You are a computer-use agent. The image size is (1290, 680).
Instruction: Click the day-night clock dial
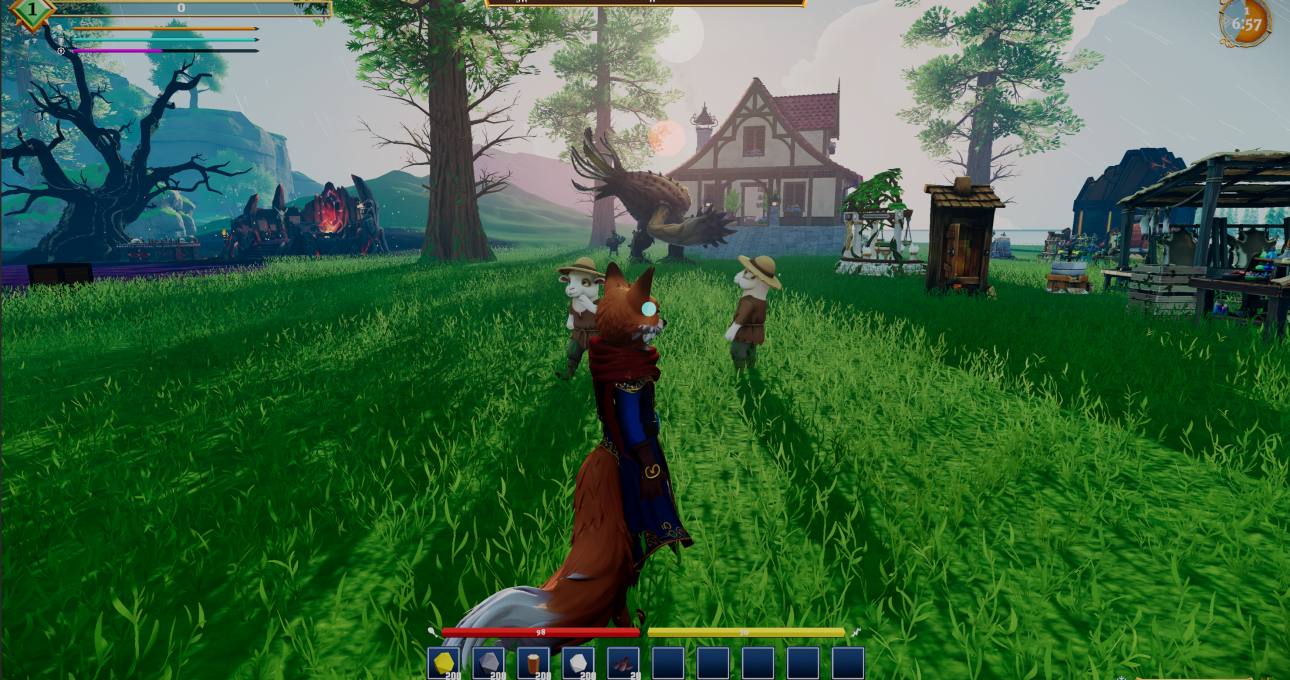[x=1245, y=22]
